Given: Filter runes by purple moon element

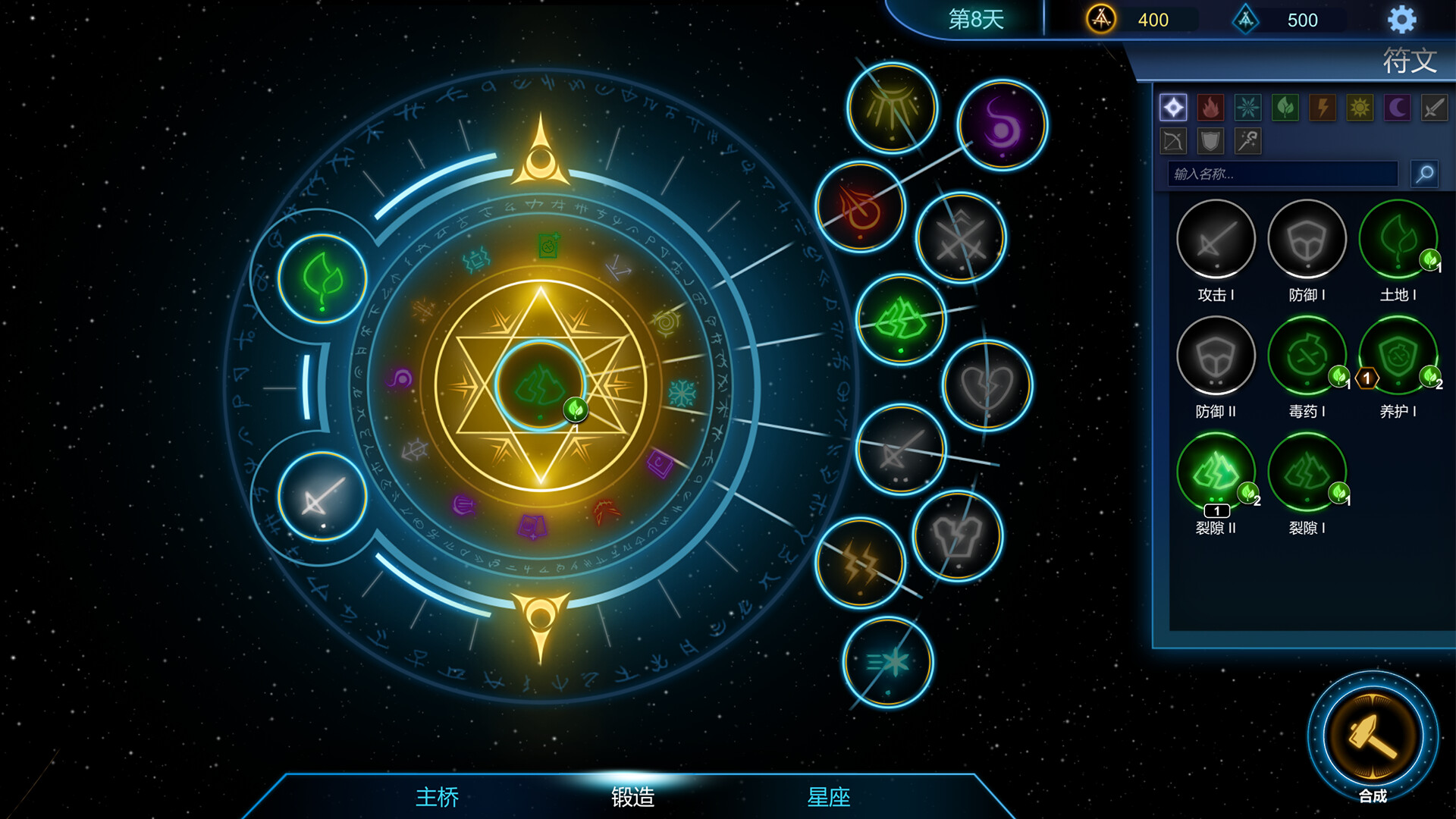Looking at the screenshot, I should 1397,108.
